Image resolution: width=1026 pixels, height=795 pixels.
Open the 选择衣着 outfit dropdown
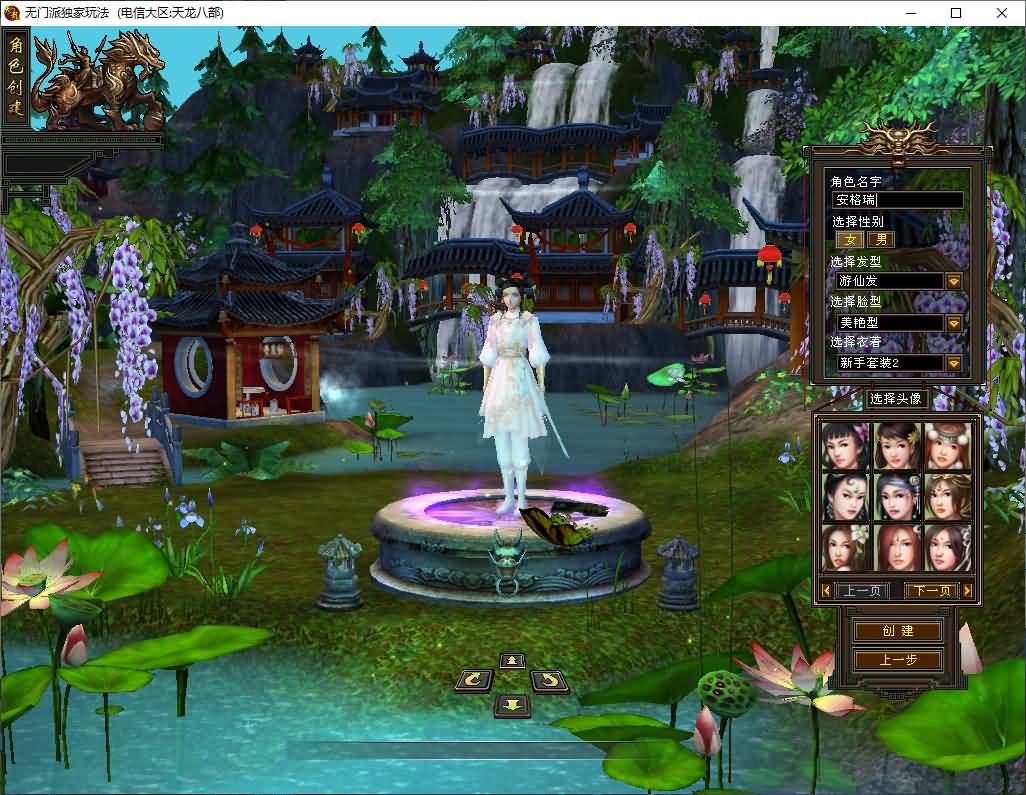tap(953, 363)
